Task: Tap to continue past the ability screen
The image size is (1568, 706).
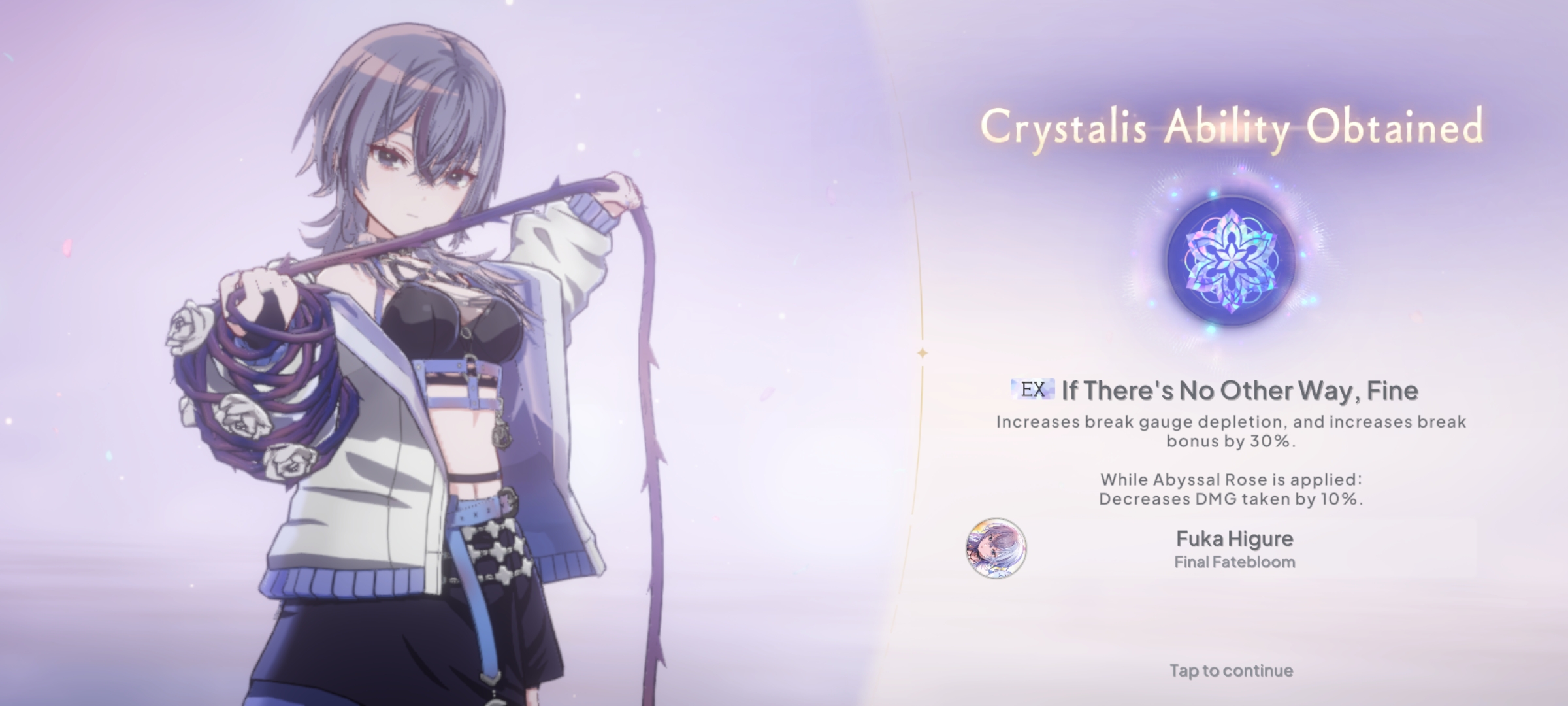Action: tap(1231, 671)
